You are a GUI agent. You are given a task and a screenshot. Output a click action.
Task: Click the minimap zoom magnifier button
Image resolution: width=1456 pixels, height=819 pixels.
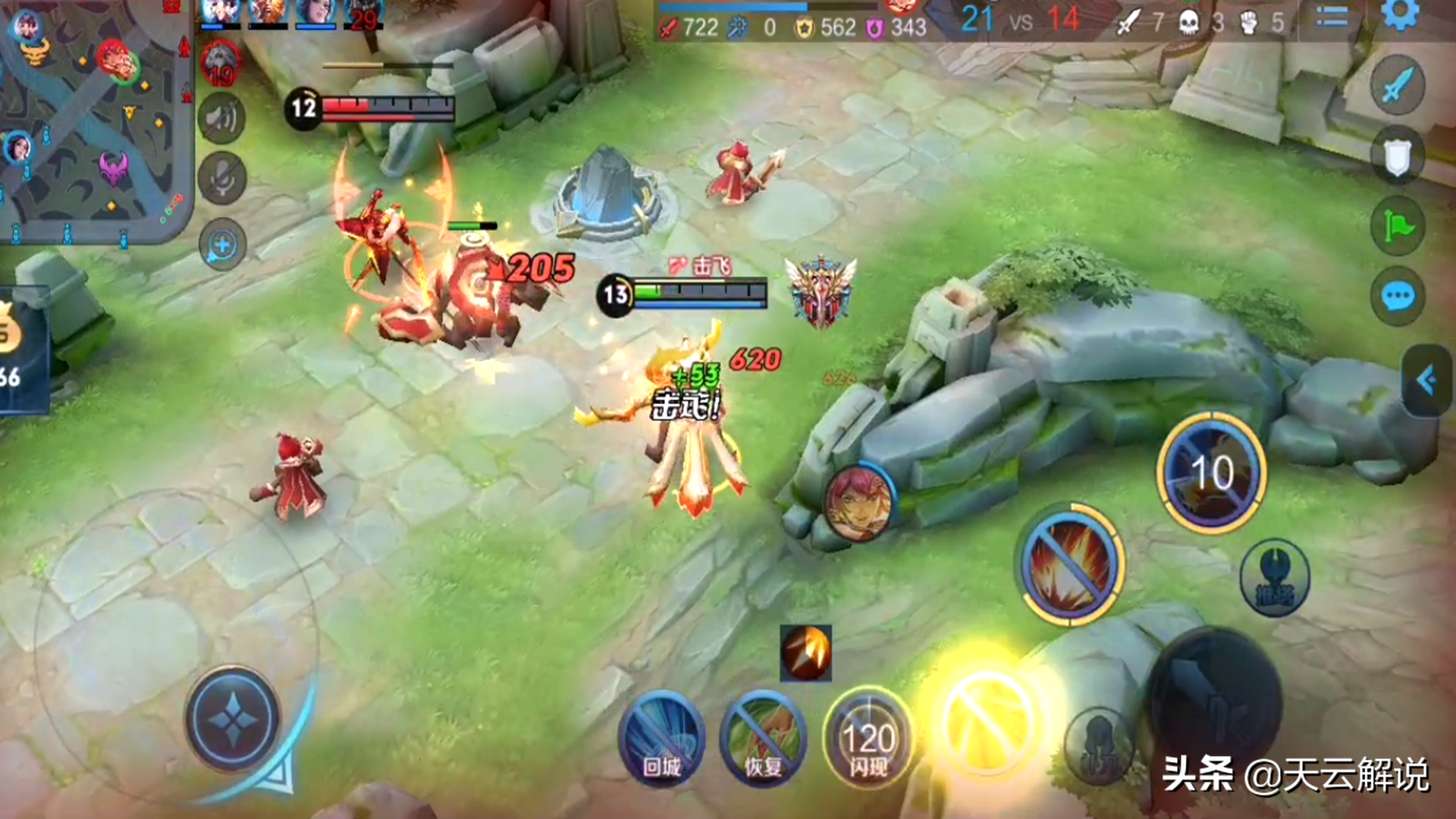(x=222, y=245)
